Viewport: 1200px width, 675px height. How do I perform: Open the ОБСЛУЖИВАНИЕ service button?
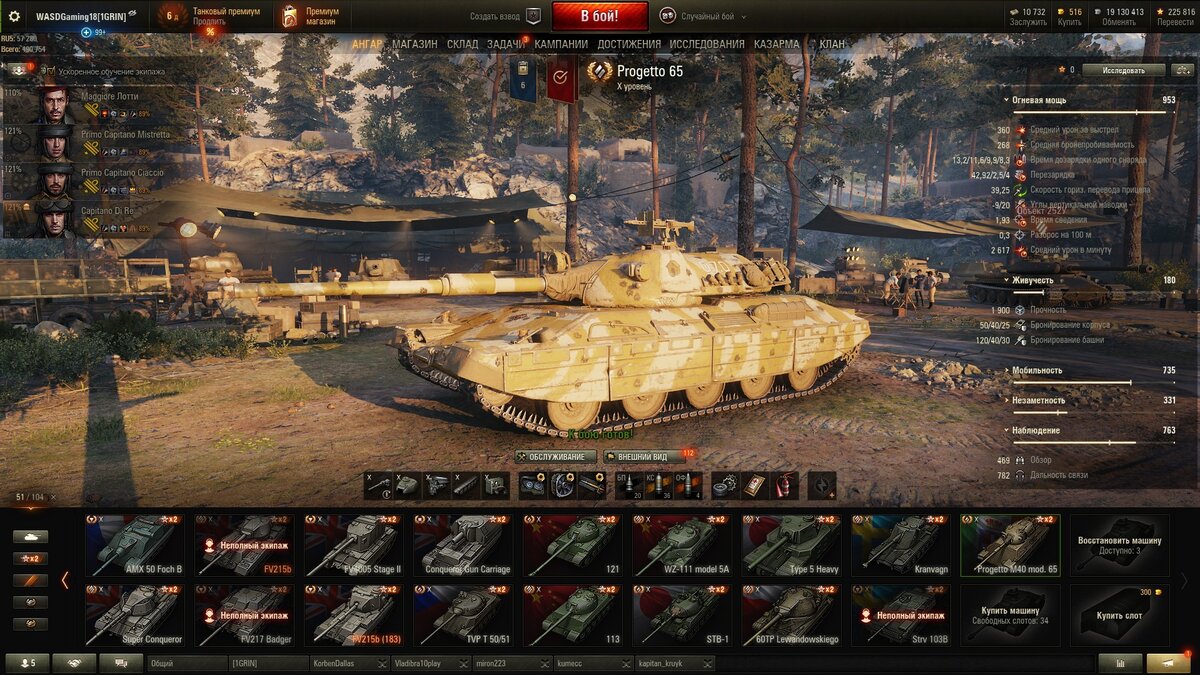[x=557, y=457]
